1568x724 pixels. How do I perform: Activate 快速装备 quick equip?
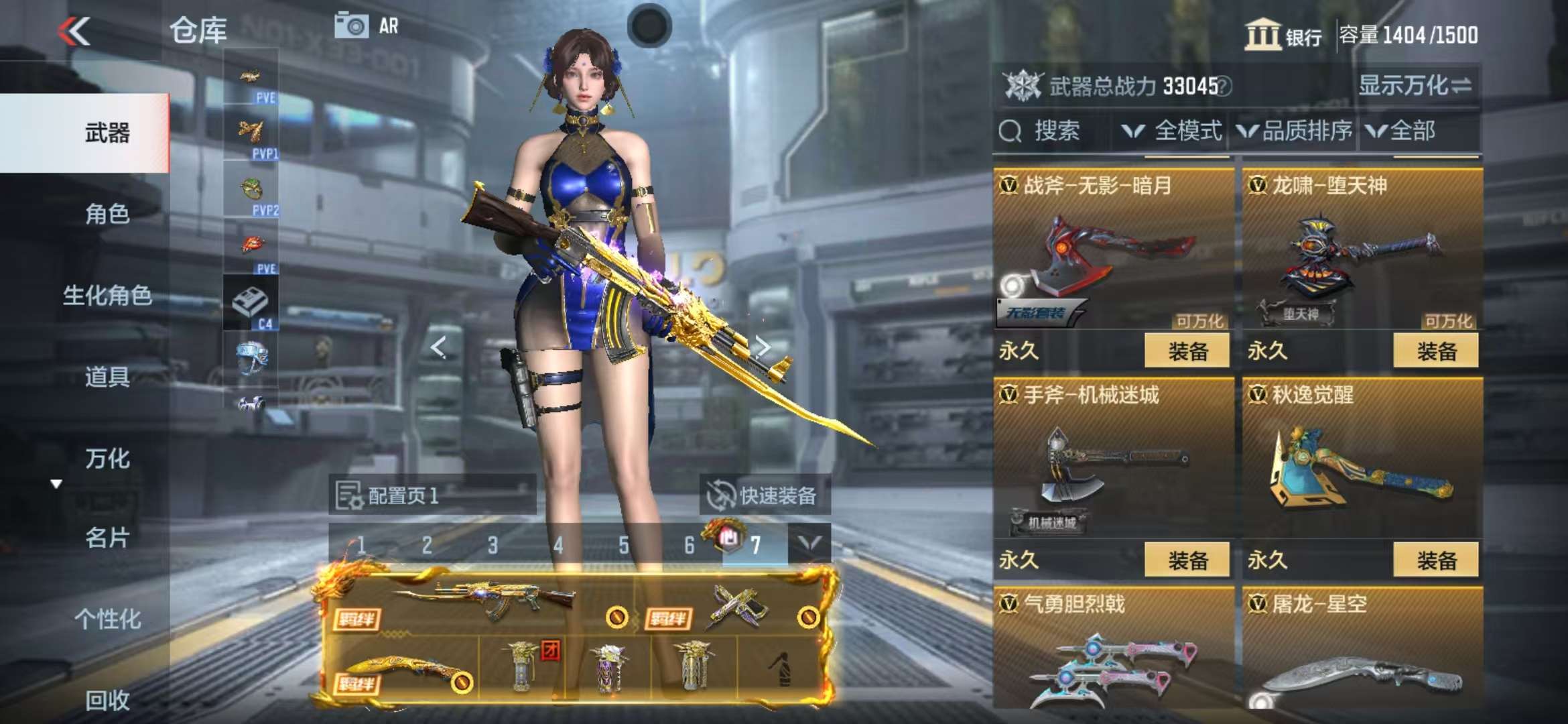pyautogui.click(x=765, y=495)
